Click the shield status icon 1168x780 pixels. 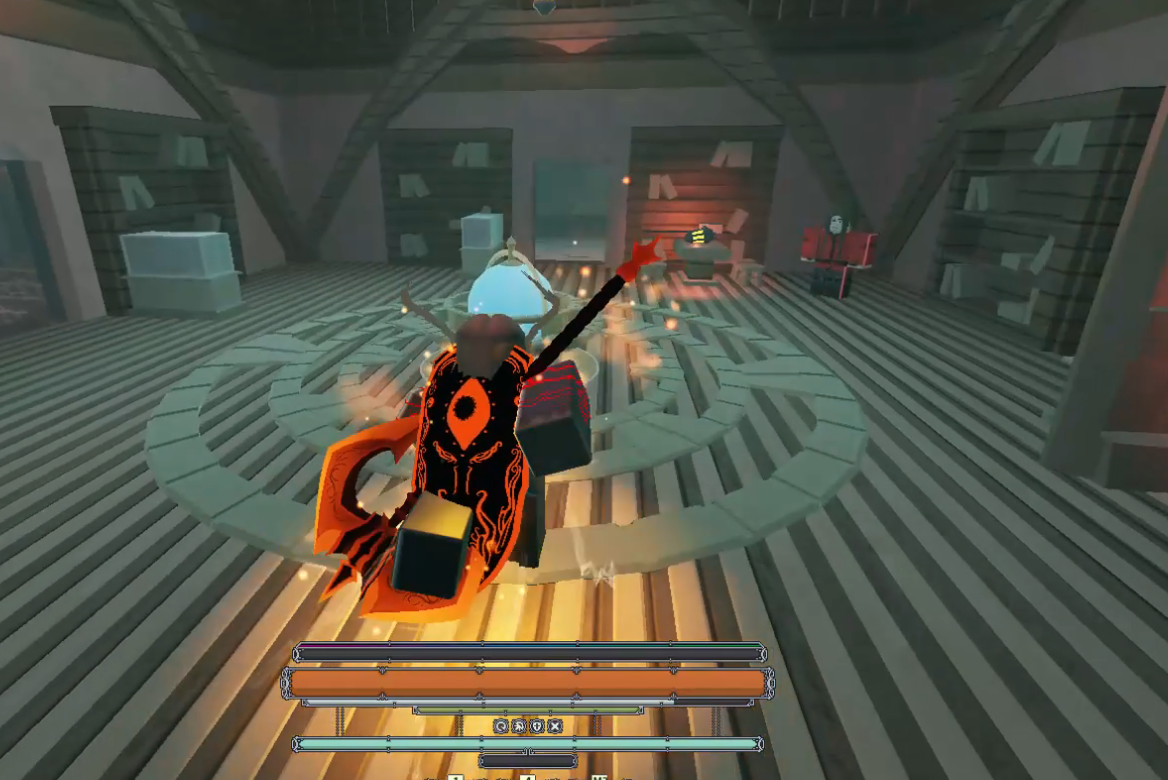(537, 726)
